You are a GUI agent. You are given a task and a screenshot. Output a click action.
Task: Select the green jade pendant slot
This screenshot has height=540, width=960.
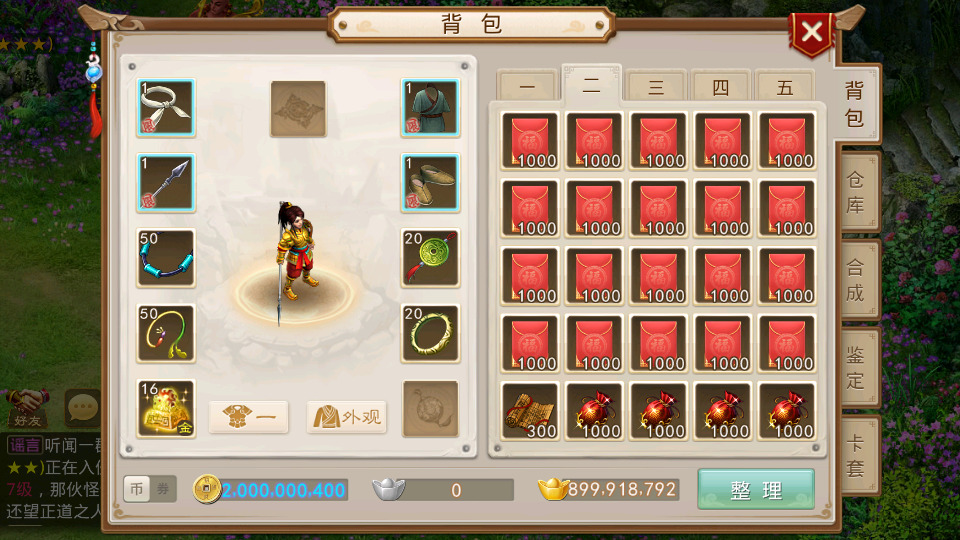pos(431,258)
